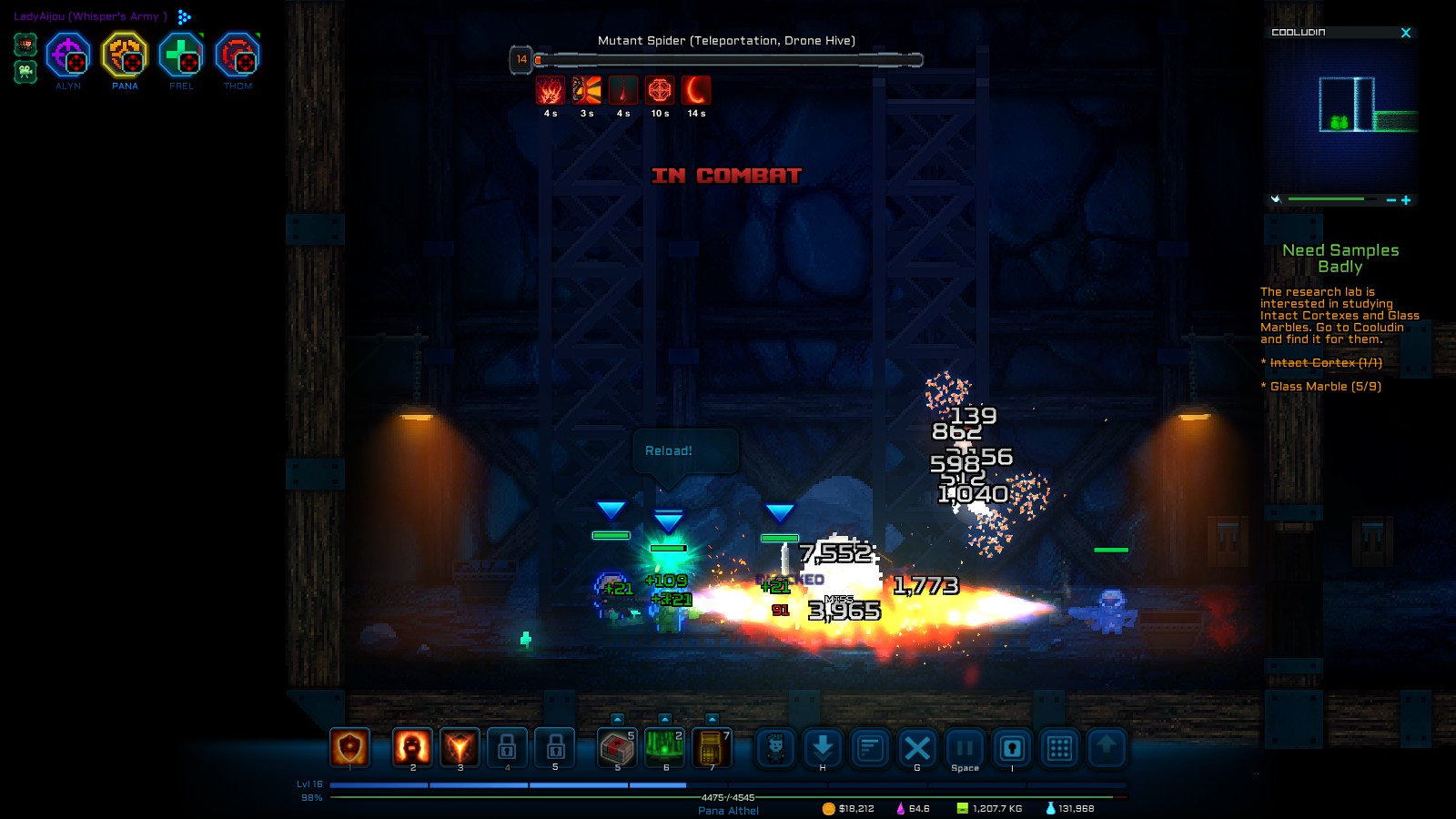Expand the chevron above item slot 5
This screenshot has width=1456, height=819.
click(x=616, y=721)
